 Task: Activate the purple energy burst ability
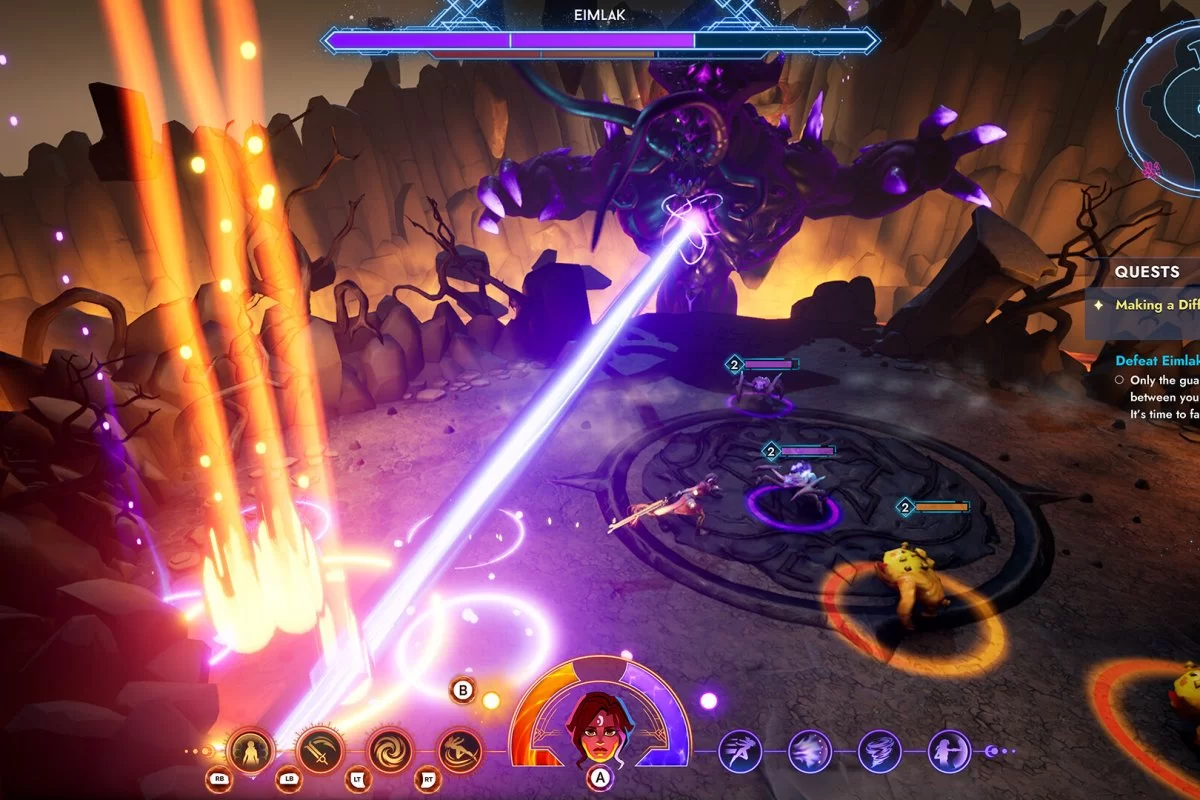point(810,751)
